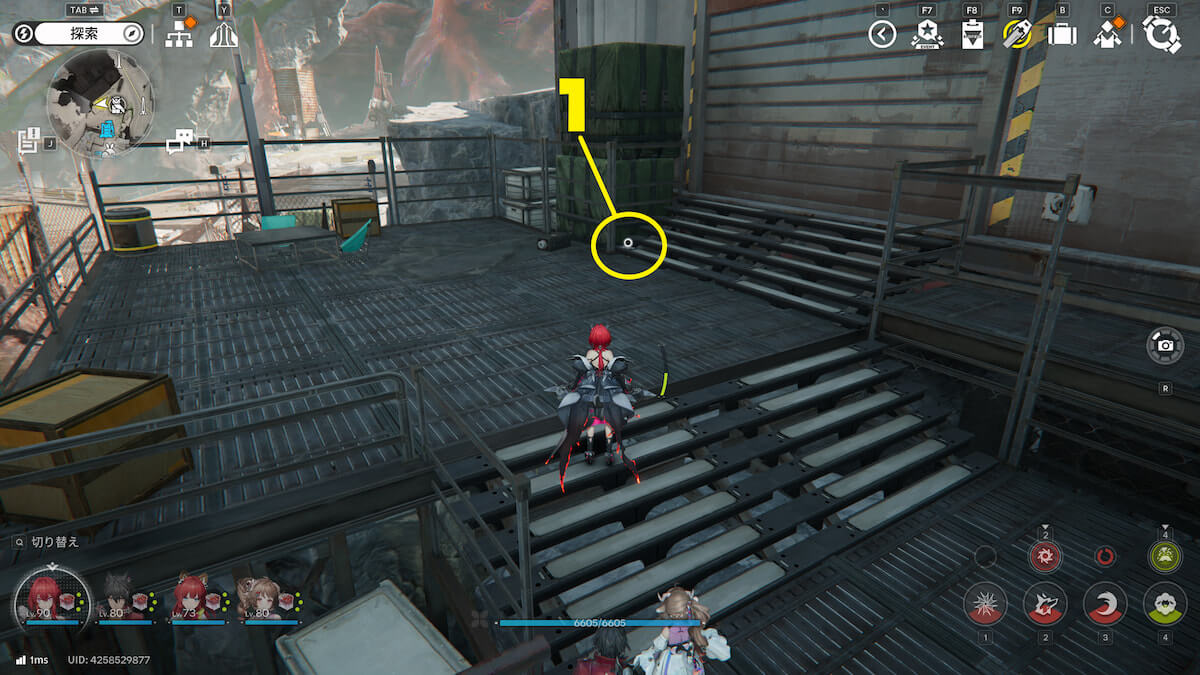Open the triple-arrow tower icon menu
The width and height of the screenshot is (1200, 675).
pos(223,37)
